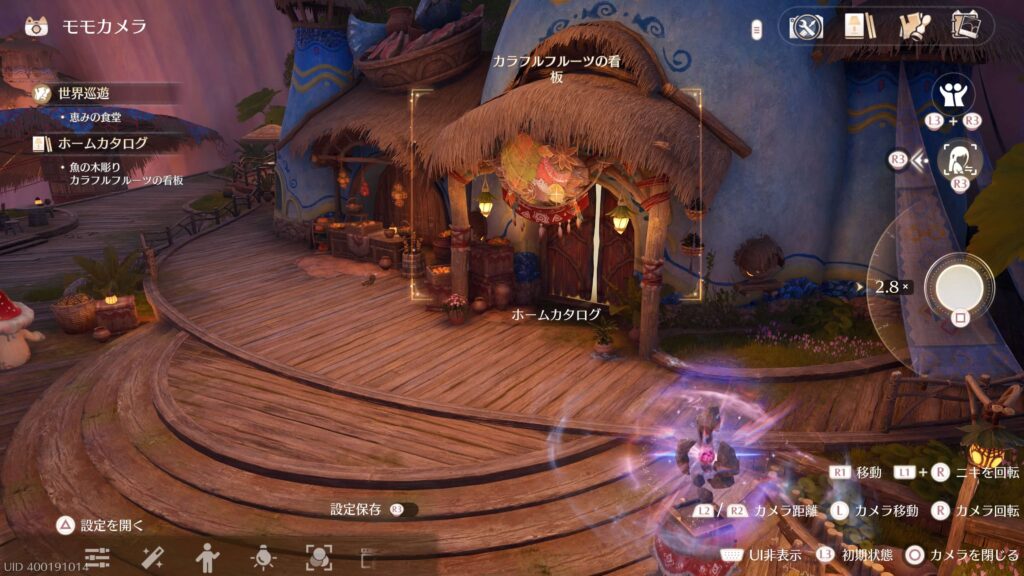The width and height of the screenshot is (1024, 576).
Task: Open the photo album icon
Action: pyautogui.click(x=964, y=27)
